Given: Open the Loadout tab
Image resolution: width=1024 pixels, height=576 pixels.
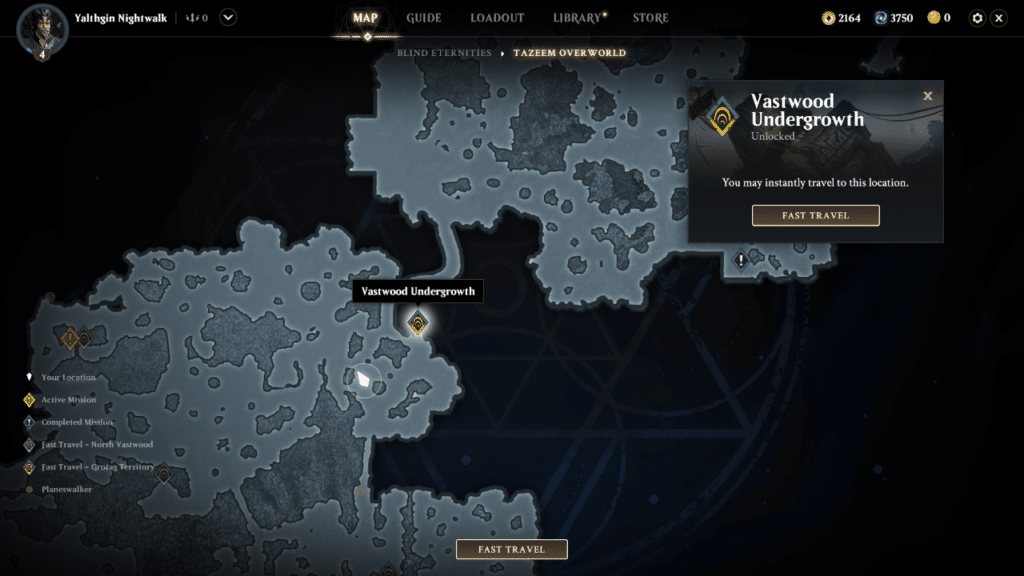Looking at the screenshot, I should tap(497, 18).
